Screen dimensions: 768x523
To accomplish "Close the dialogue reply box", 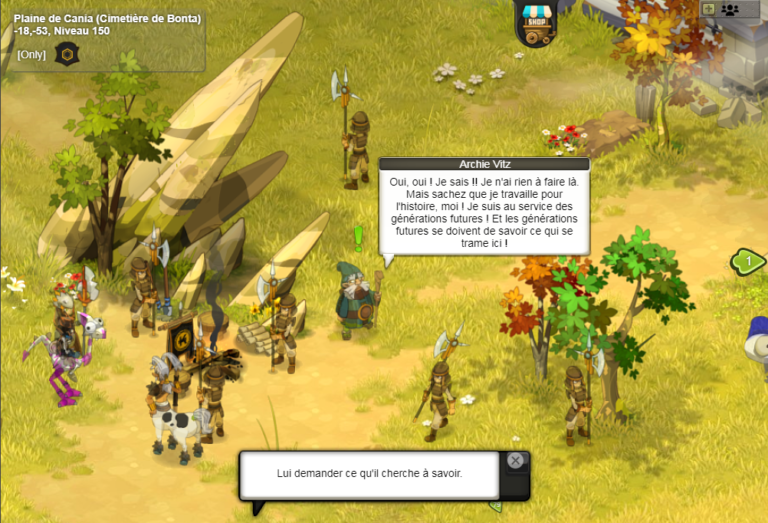I will (x=515, y=461).
